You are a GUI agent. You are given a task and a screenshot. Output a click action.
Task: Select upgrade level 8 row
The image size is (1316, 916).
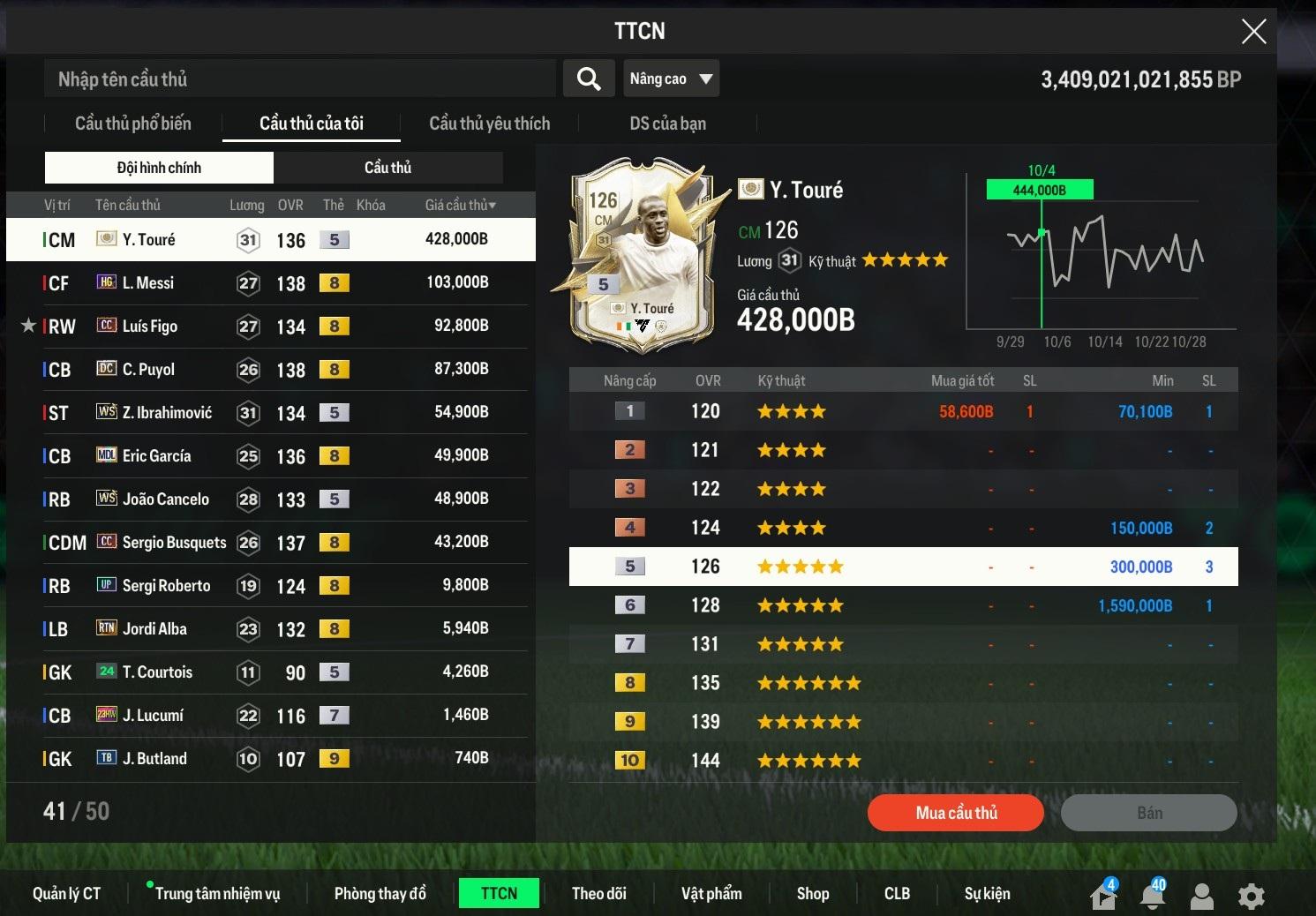tap(903, 683)
